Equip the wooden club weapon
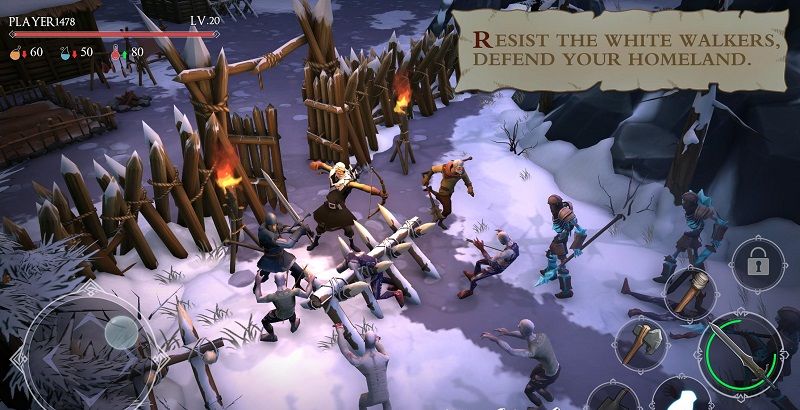 tap(688, 292)
